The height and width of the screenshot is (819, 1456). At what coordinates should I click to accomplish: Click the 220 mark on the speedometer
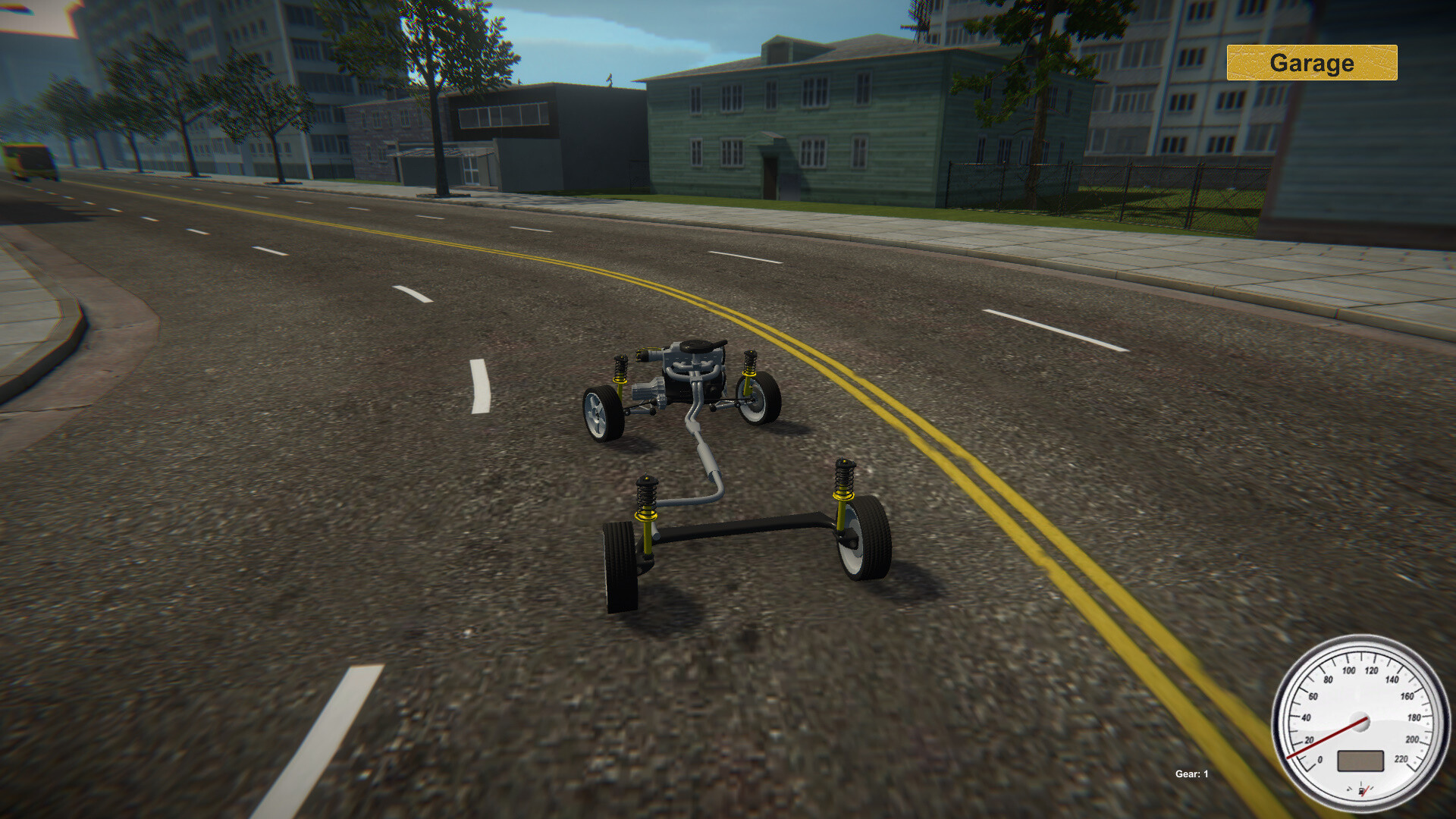[x=1401, y=759]
